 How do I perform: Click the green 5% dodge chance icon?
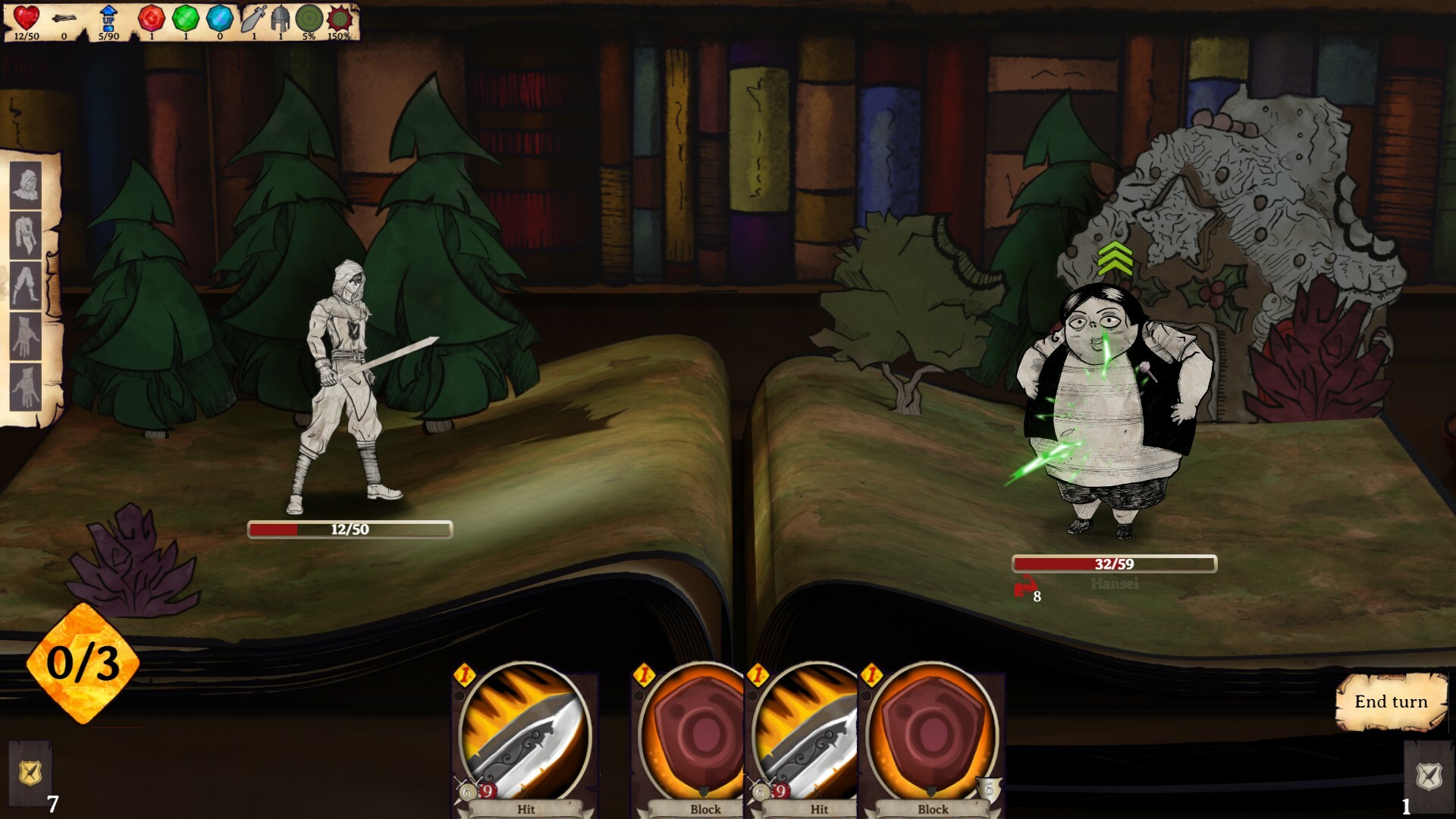[309, 19]
